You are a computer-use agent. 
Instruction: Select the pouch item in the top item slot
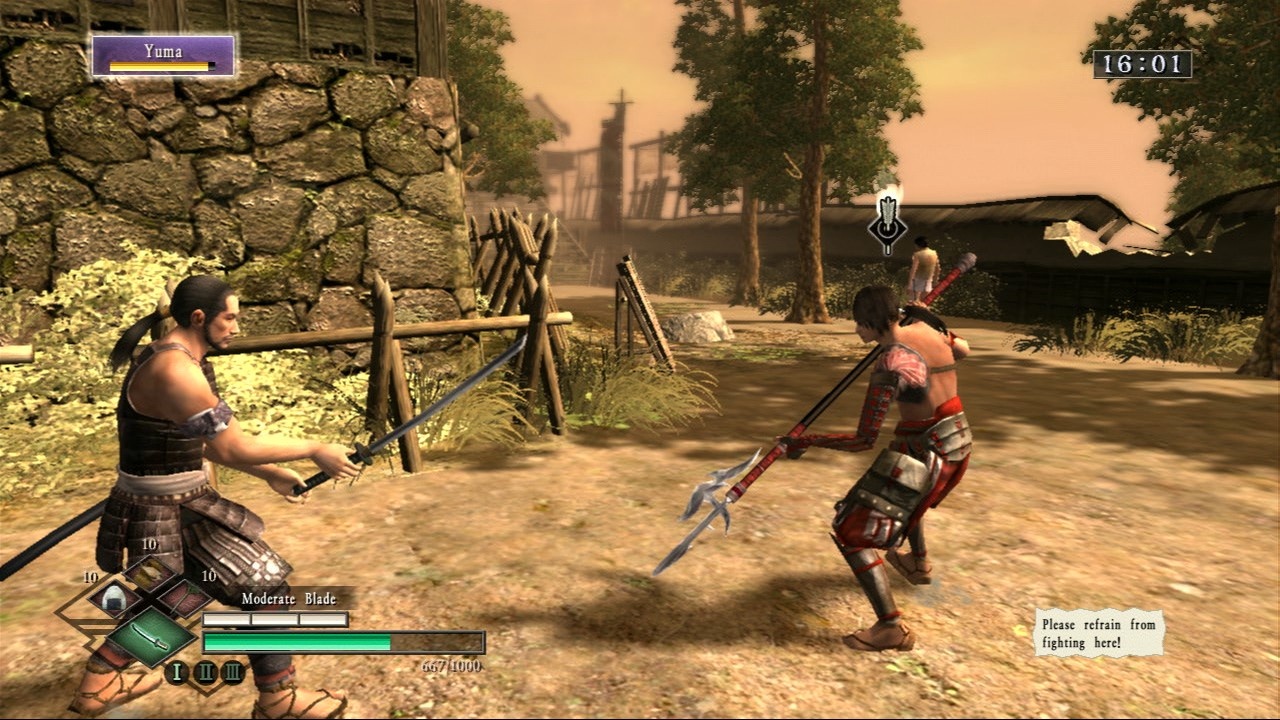(150, 573)
